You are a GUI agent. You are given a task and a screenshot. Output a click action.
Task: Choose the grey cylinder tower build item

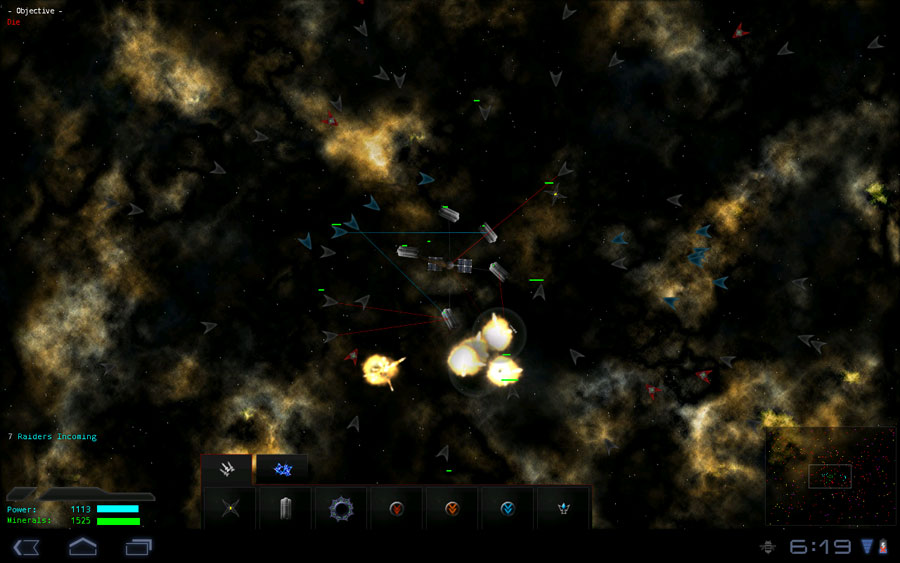click(286, 508)
